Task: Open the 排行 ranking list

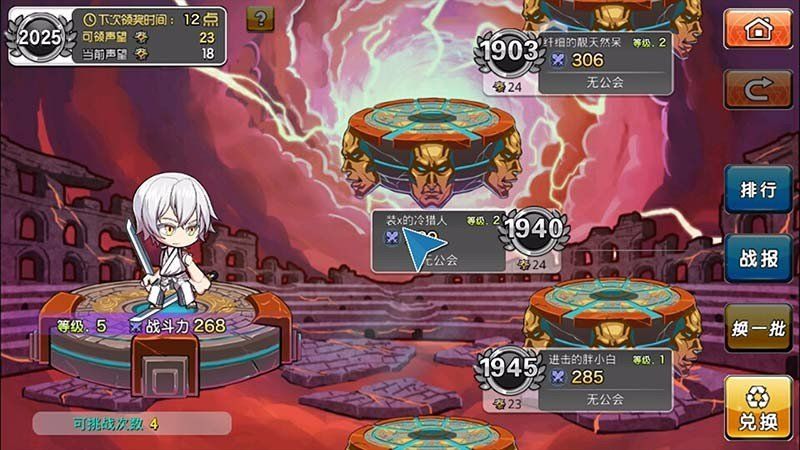Action: point(758,190)
